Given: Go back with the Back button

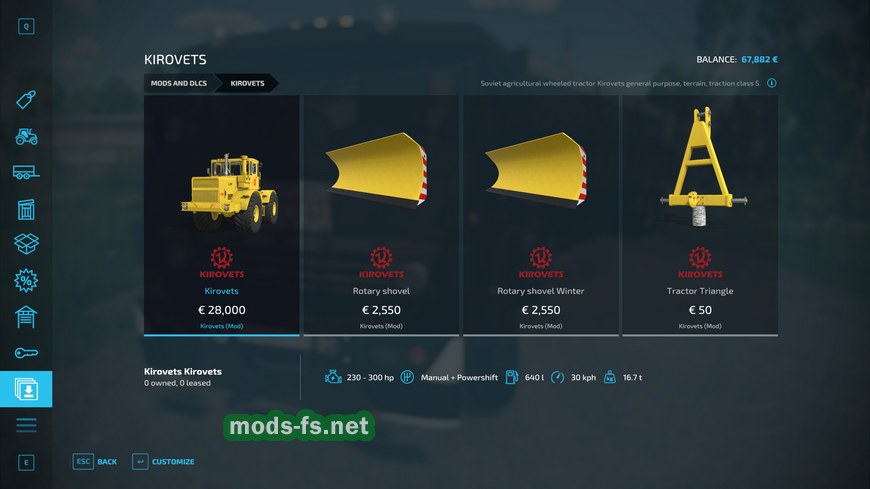Looking at the screenshot, I should [x=96, y=461].
